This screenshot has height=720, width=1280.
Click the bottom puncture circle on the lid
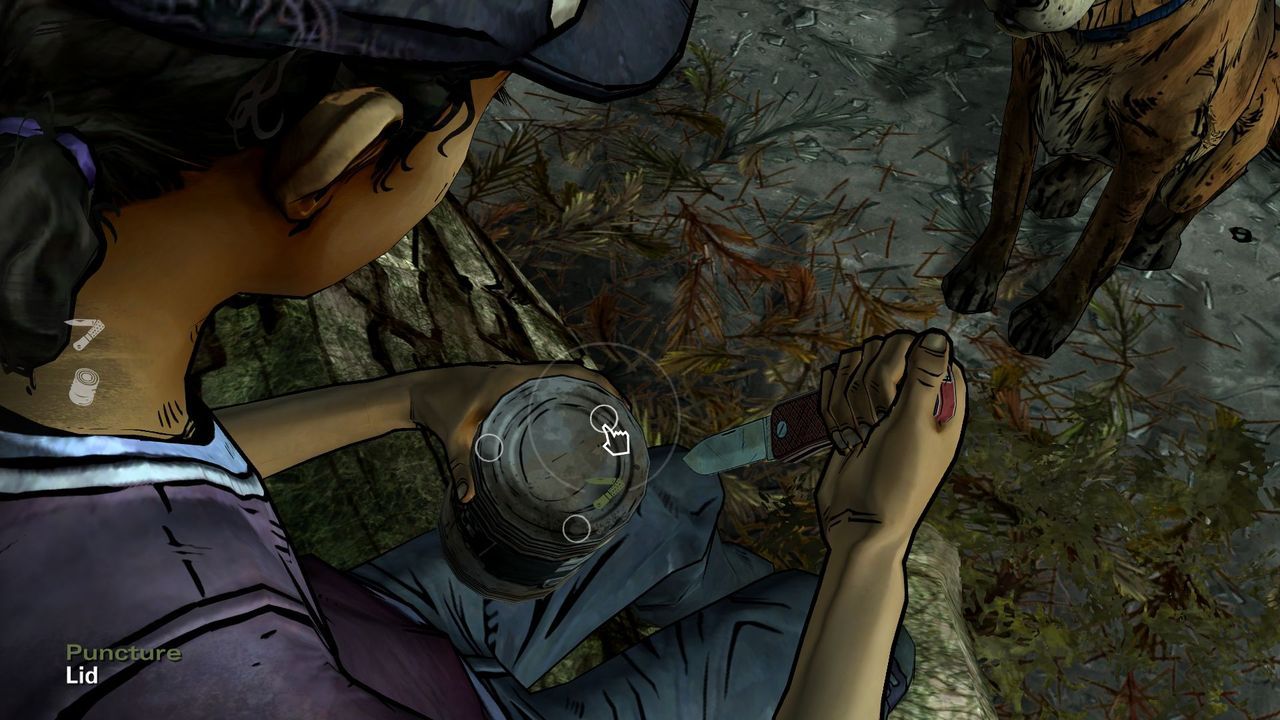pos(576,530)
